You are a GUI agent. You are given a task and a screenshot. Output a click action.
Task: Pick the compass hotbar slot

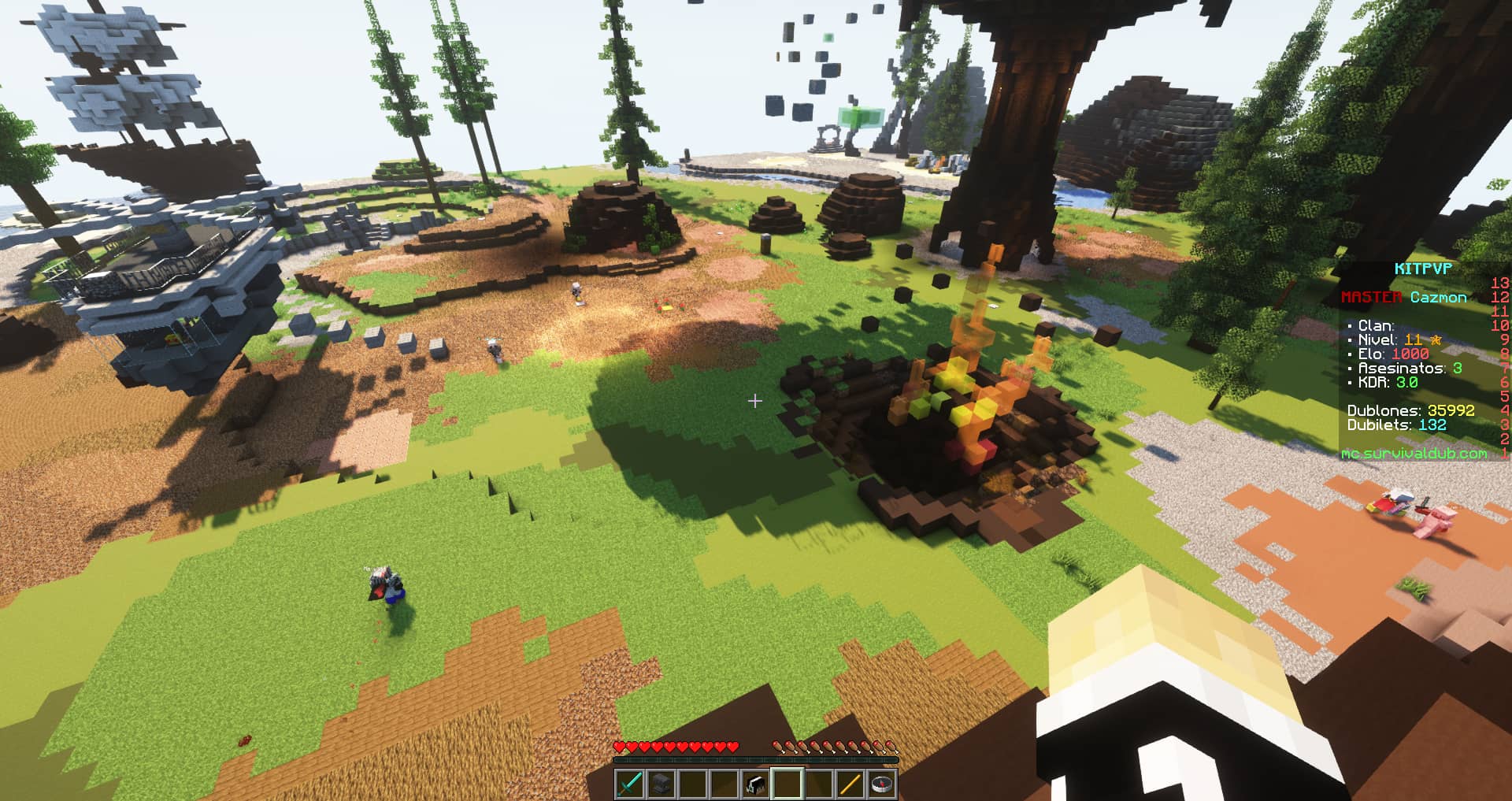tap(882, 784)
